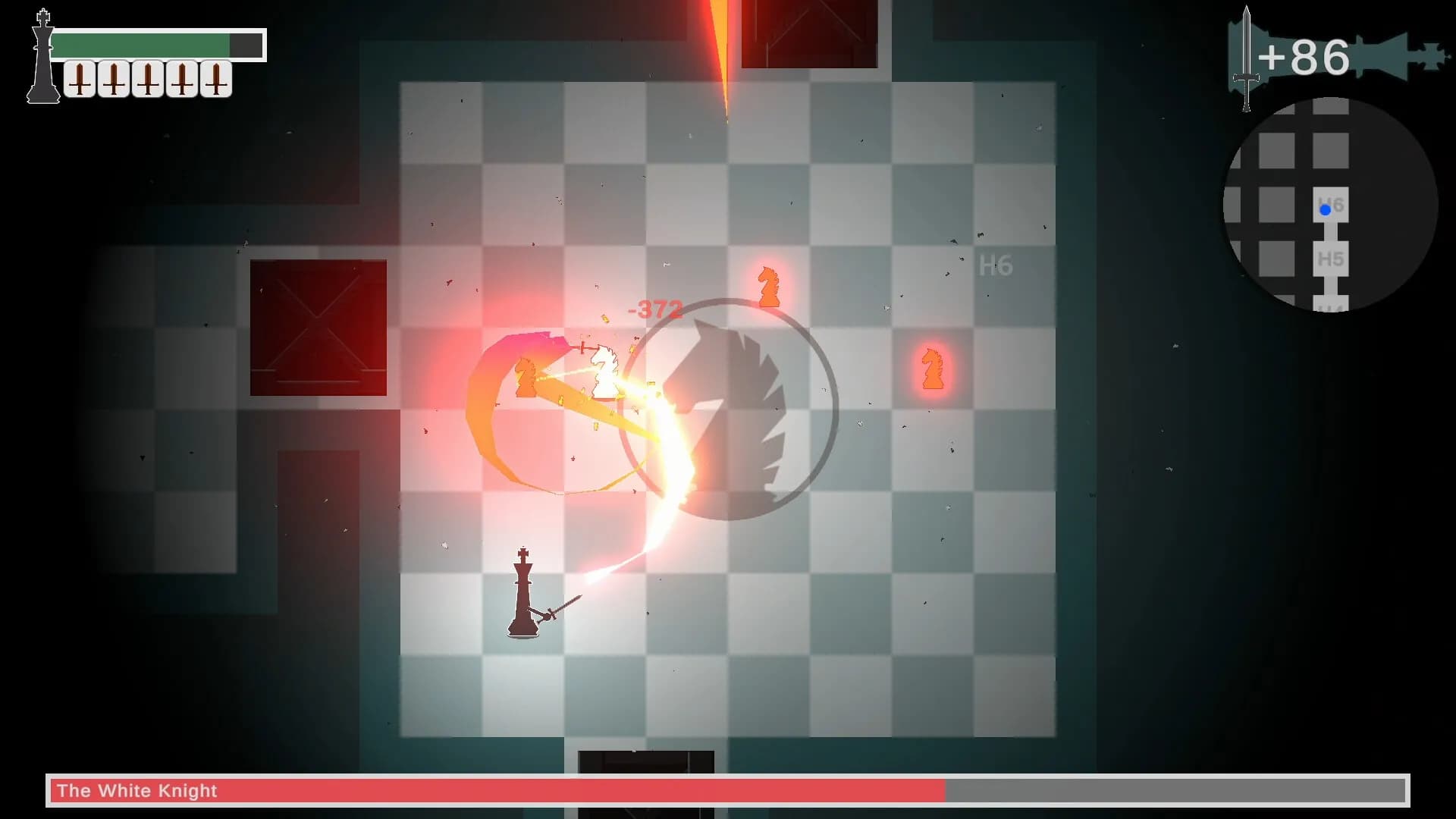Click the rightmost glowing orange knight enemy
Image resolution: width=1456 pixels, height=819 pixels.
931,370
